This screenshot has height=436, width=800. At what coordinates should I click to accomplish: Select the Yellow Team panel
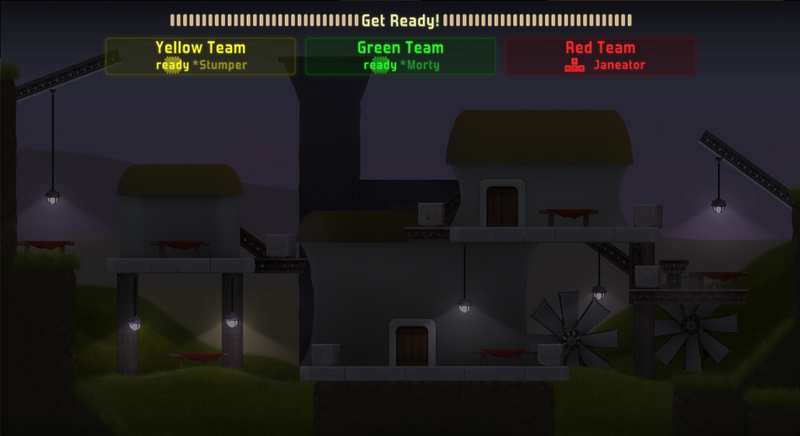[x=200, y=56]
